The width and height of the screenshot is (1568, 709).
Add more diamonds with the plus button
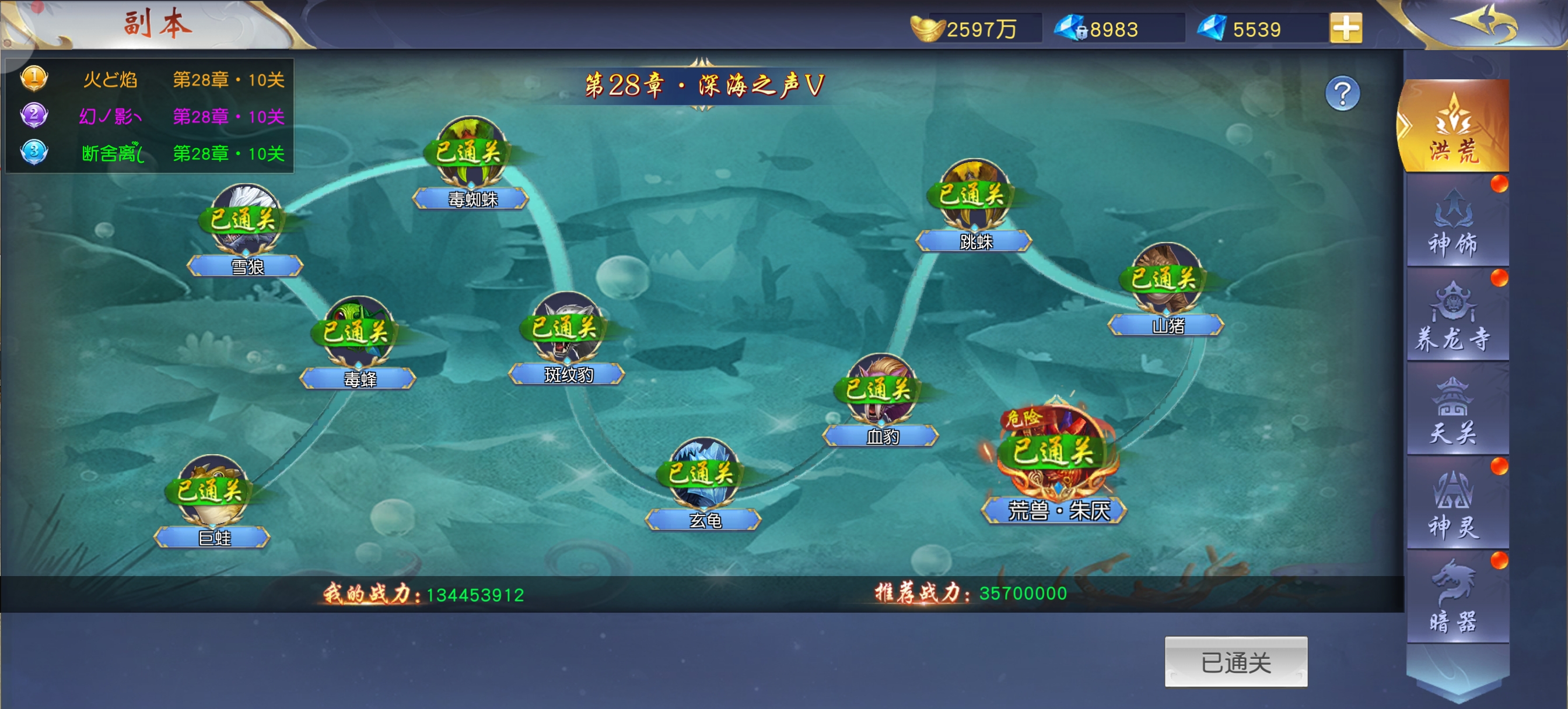(x=1345, y=28)
